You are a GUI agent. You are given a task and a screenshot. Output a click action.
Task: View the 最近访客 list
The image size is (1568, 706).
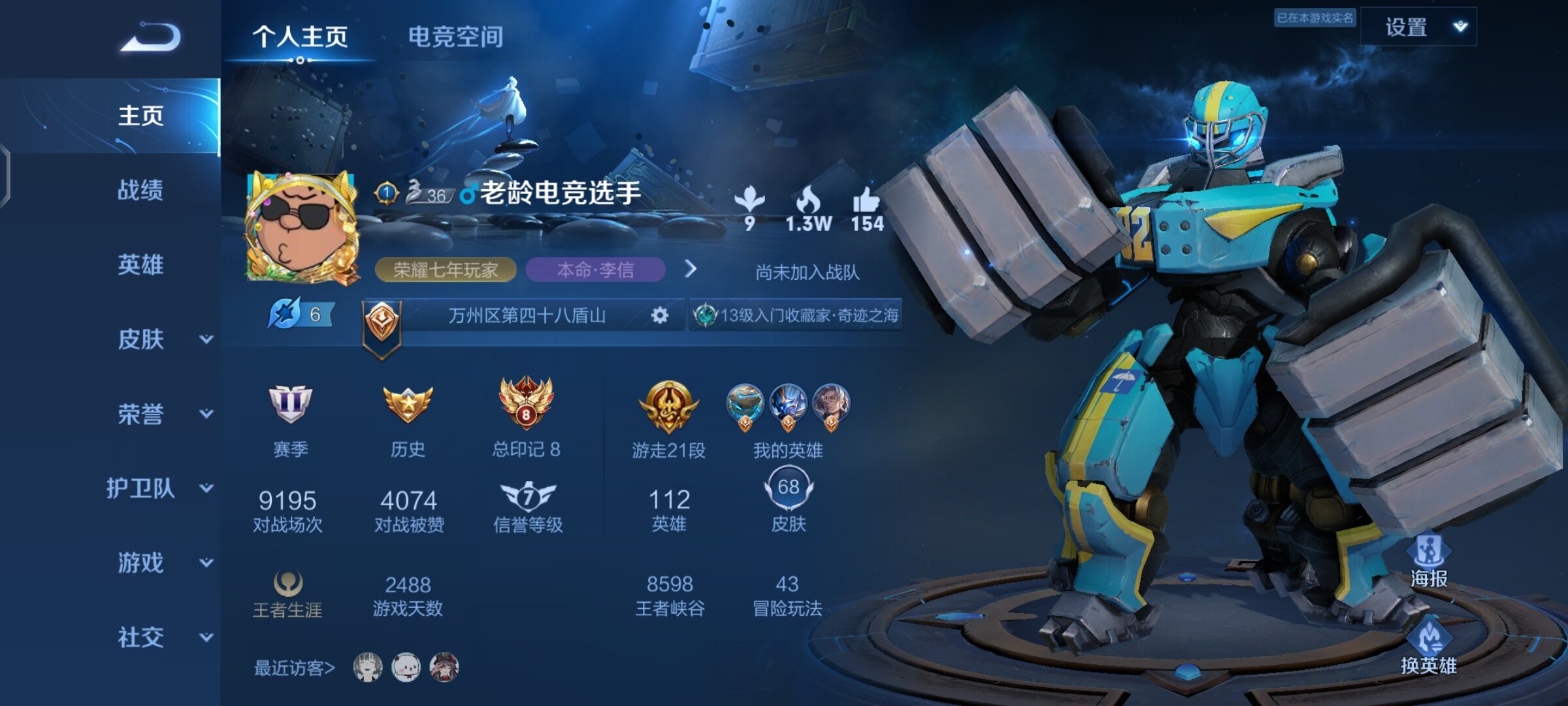(x=295, y=667)
